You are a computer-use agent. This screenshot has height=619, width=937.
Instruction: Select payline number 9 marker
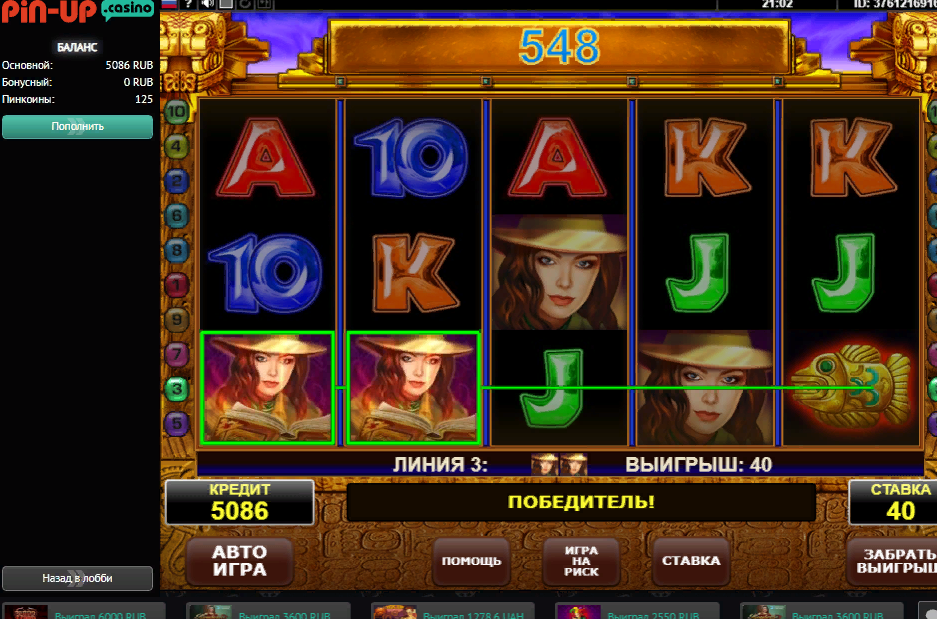click(x=177, y=319)
